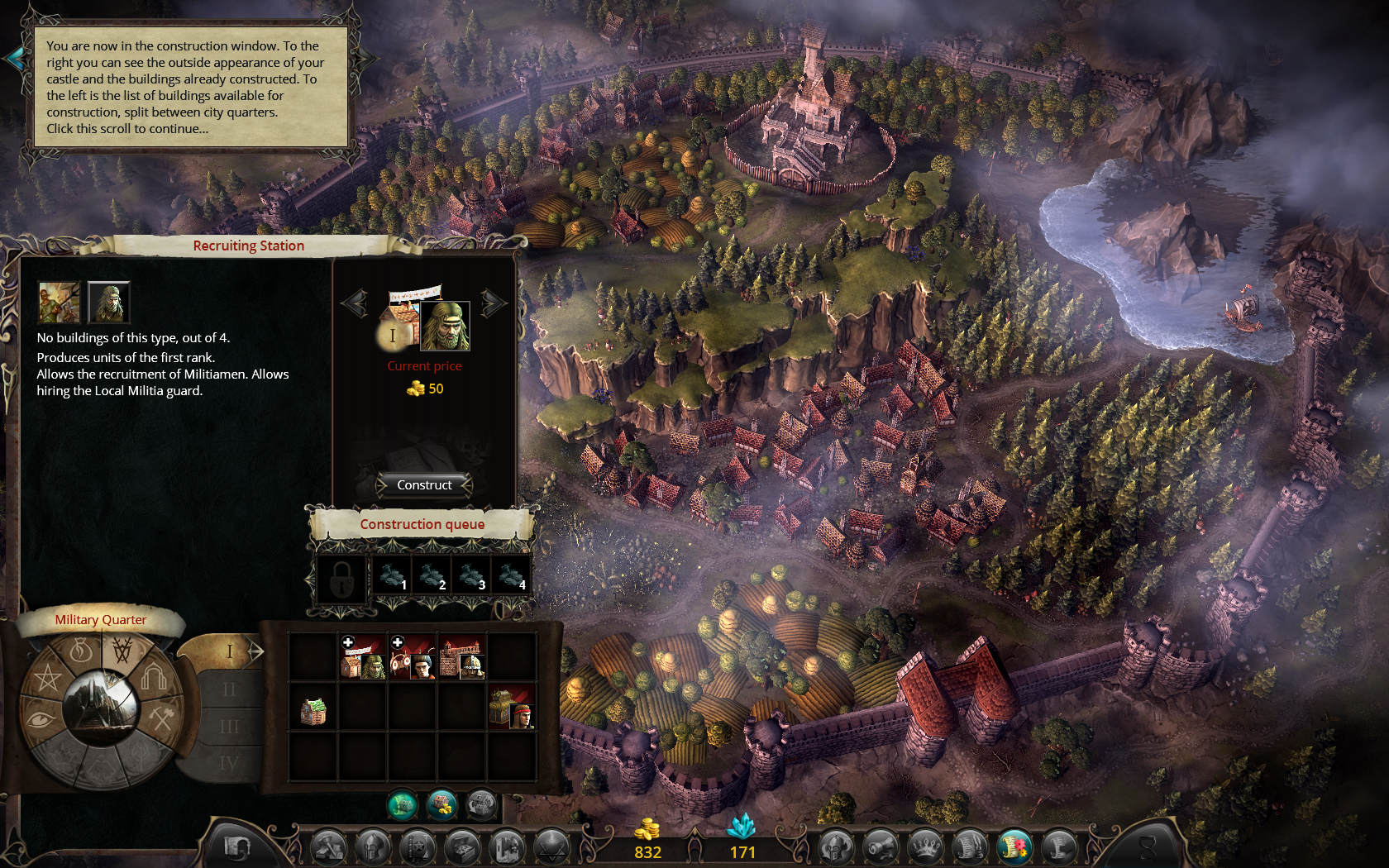Switch to rank I building tier
The width and height of the screenshot is (1389, 868).
231,651
